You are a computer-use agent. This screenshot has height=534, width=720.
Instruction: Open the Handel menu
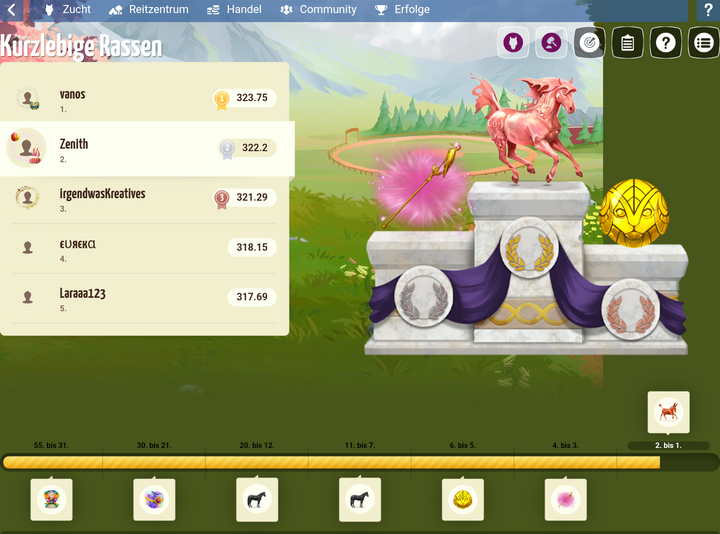click(x=234, y=10)
